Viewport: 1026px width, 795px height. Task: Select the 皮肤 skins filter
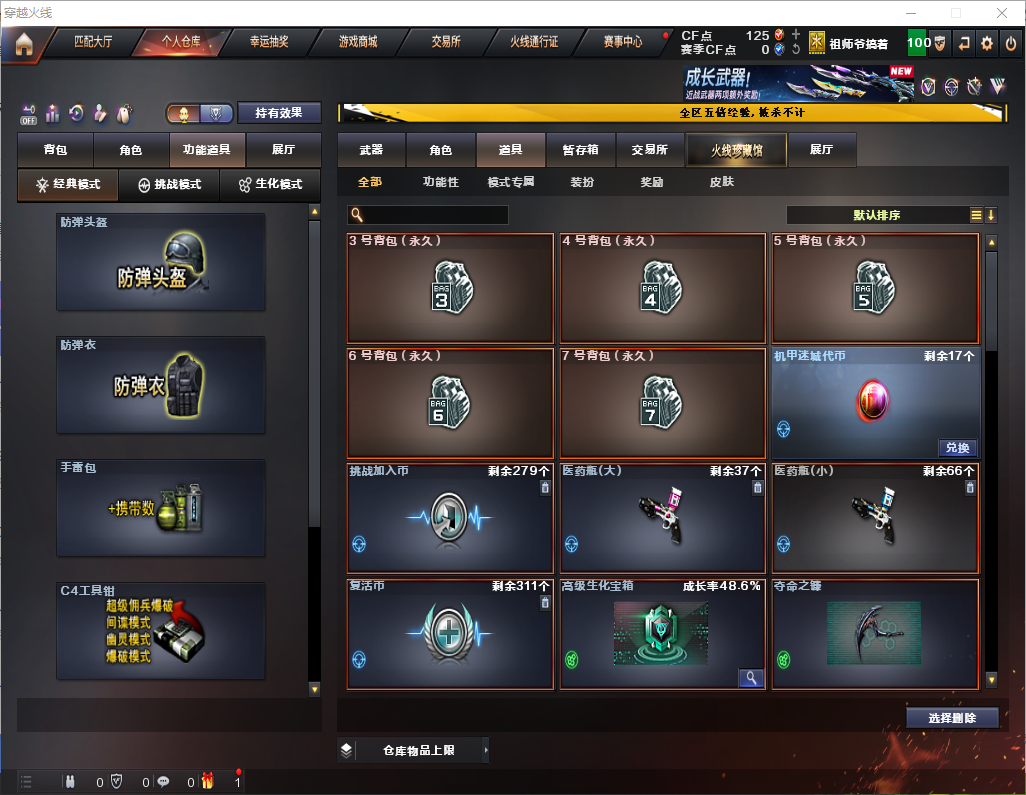(x=721, y=182)
